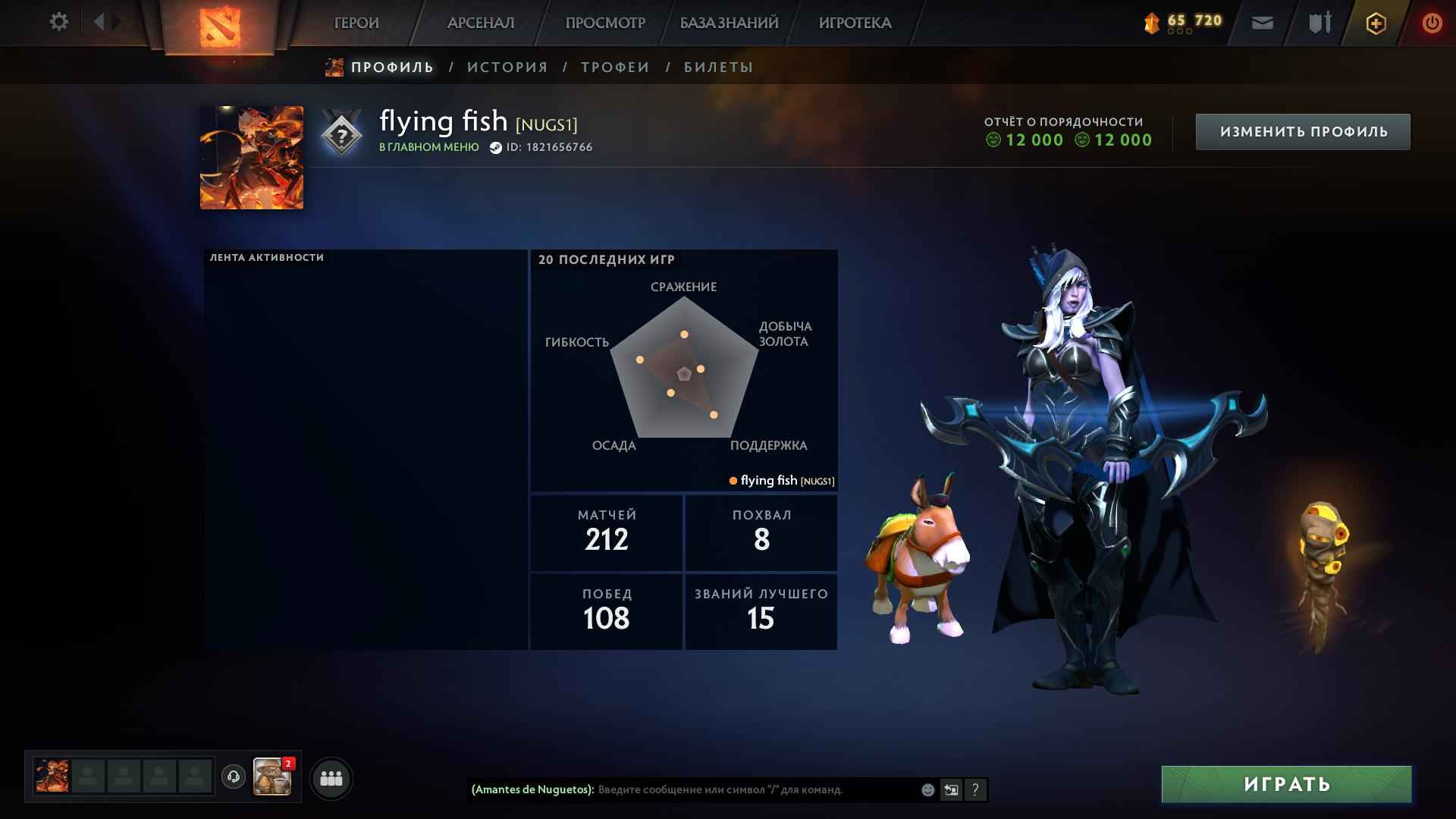Click the ИЗМЕНИТЬ ПРОФИЛЬ button

pyautogui.click(x=1302, y=130)
